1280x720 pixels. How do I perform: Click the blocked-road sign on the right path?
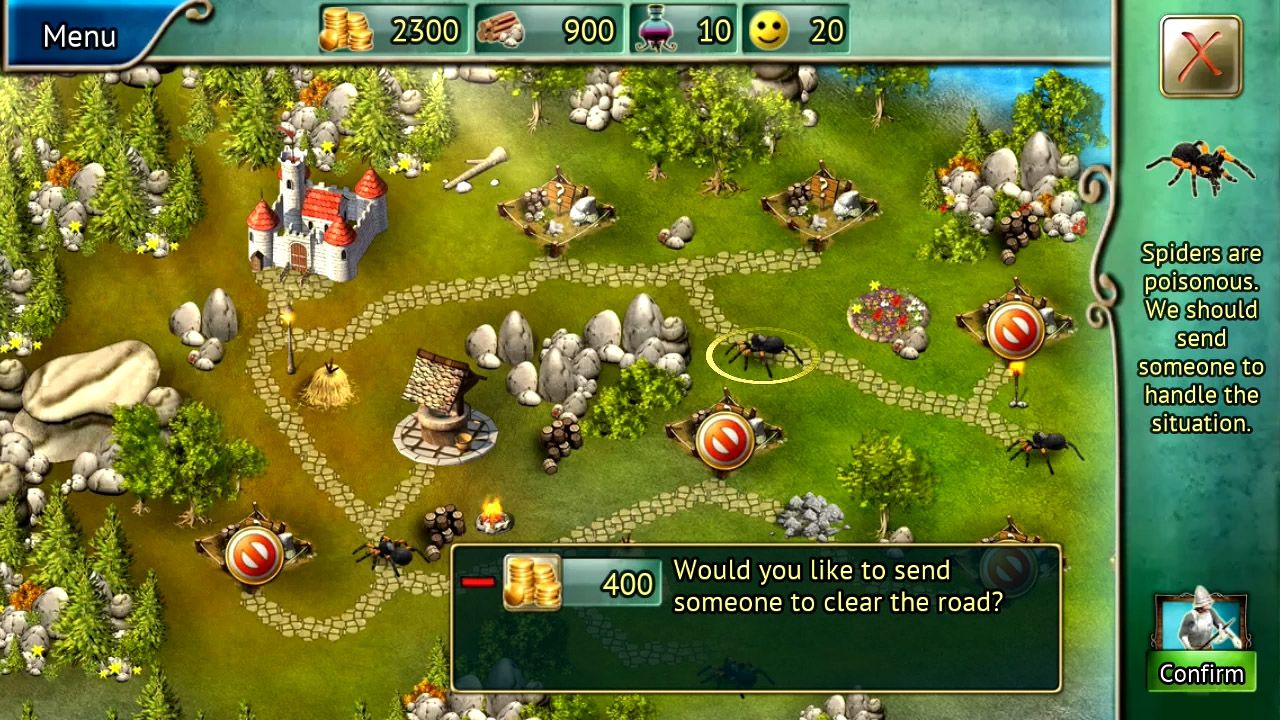[1018, 328]
